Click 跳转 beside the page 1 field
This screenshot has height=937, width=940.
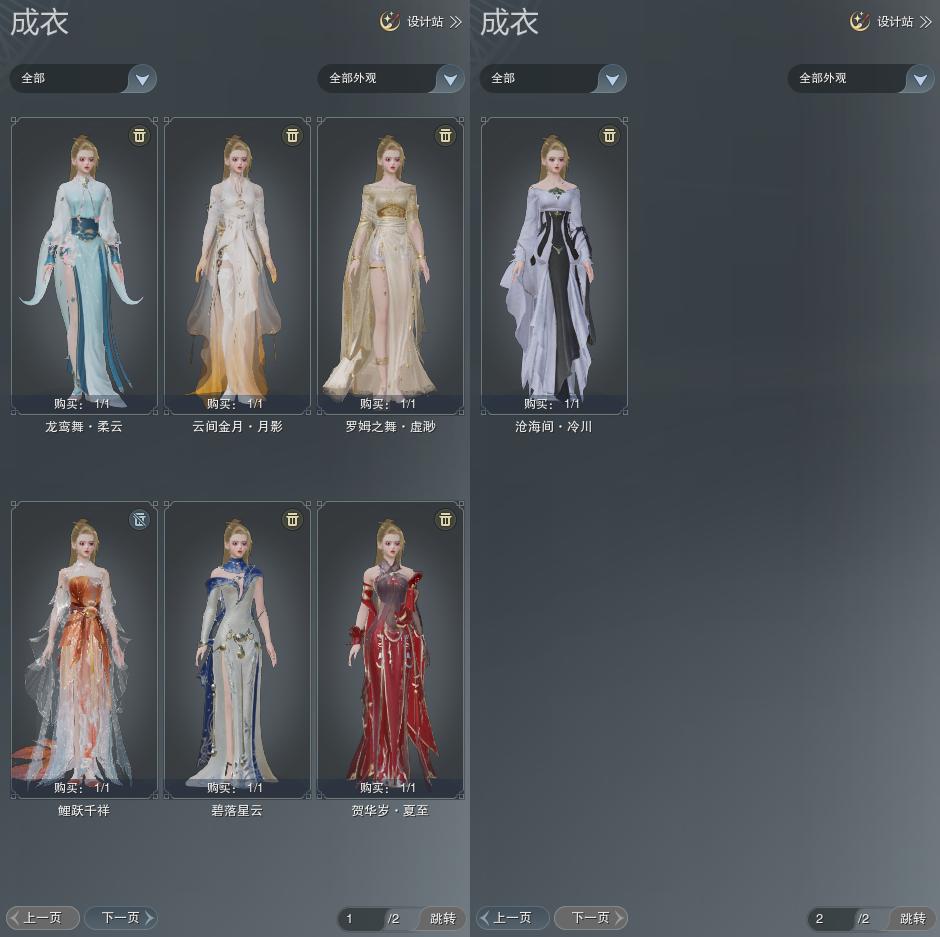point(442,918)
